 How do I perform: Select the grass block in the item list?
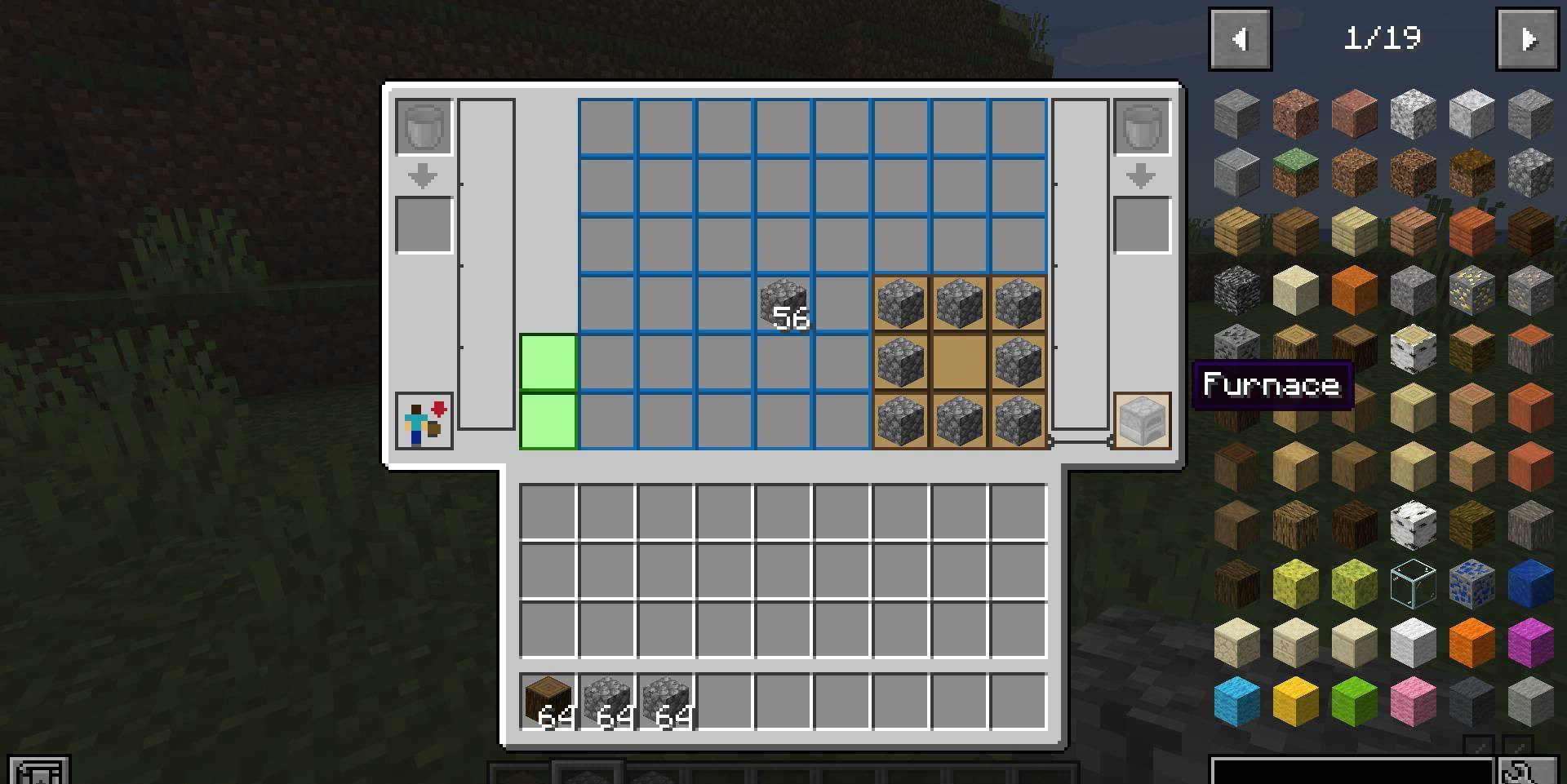click(1295, 173)
